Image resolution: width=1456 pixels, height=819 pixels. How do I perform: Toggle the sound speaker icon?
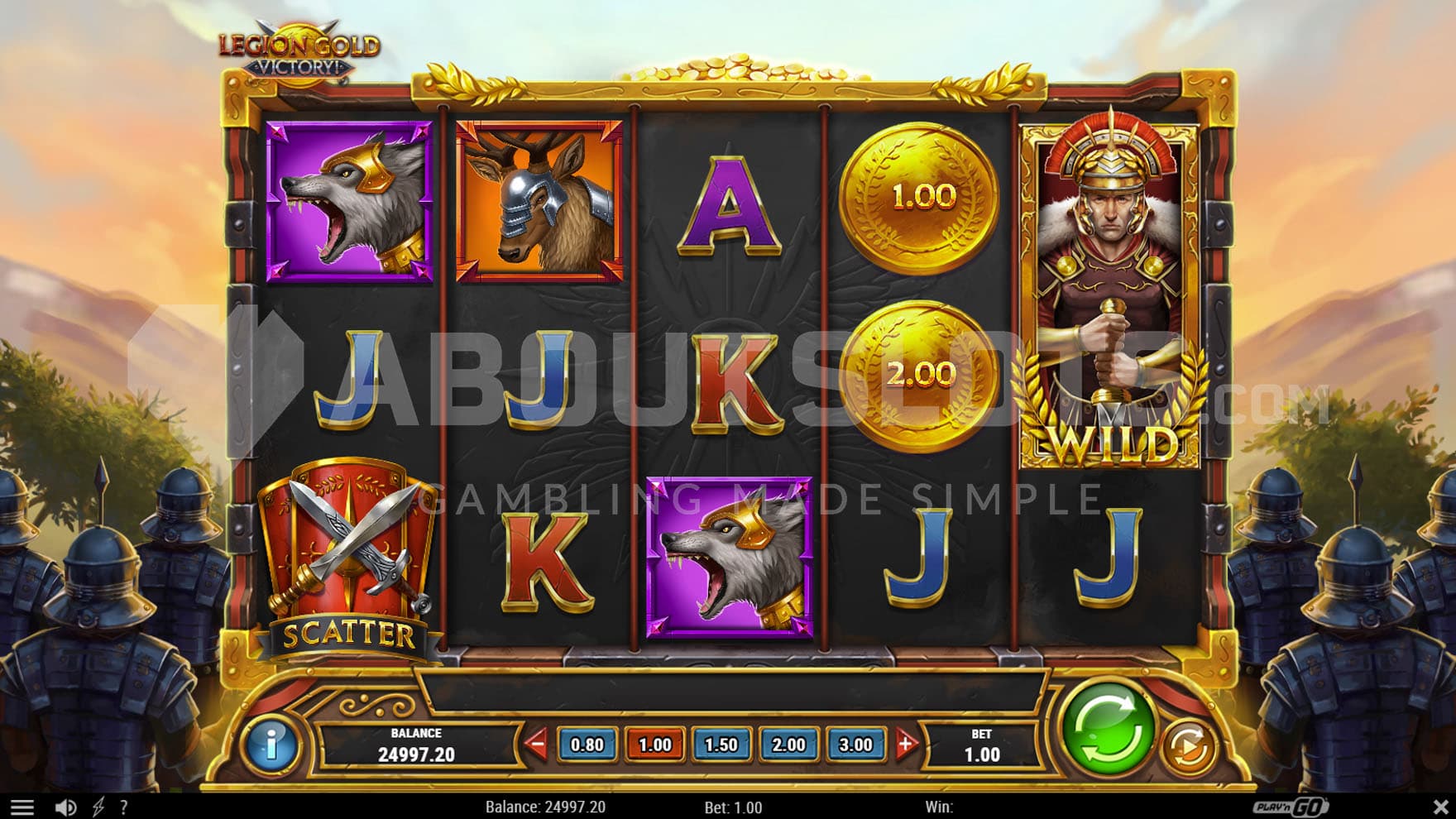coord(65,807)
